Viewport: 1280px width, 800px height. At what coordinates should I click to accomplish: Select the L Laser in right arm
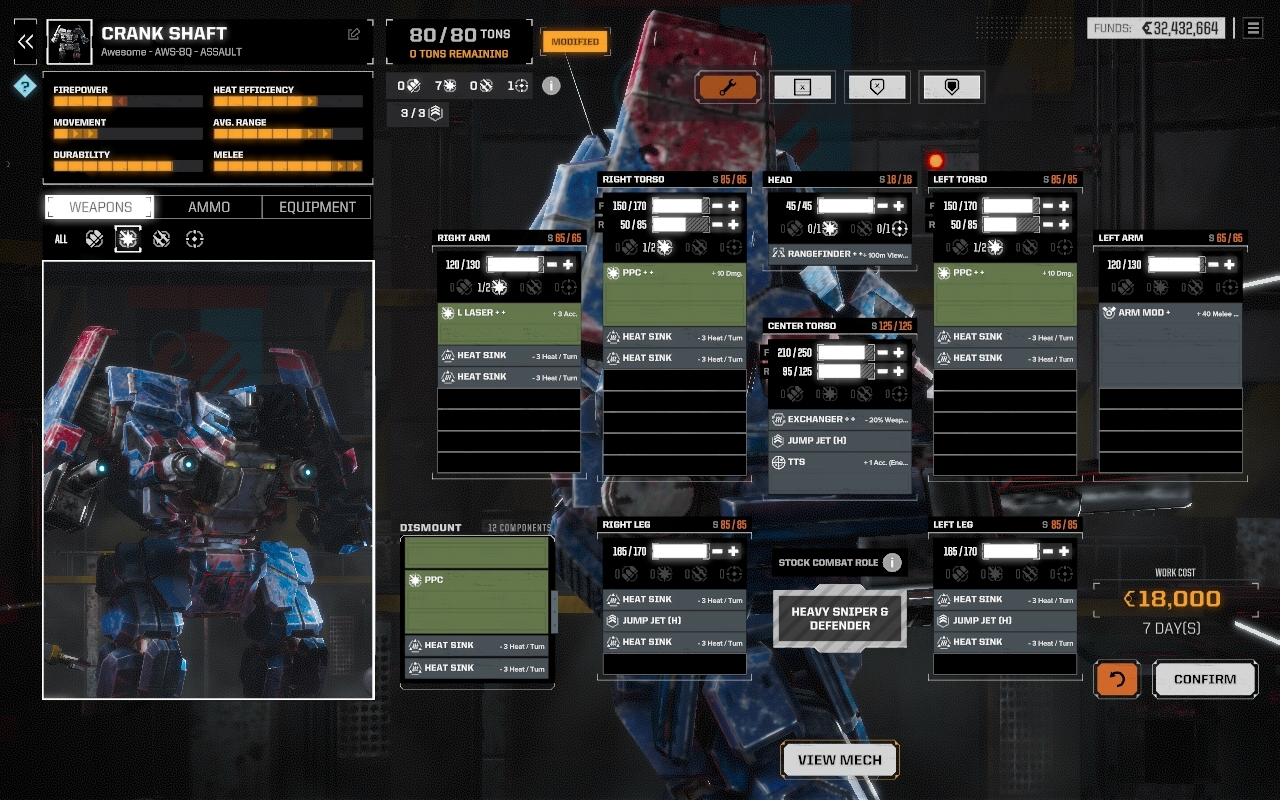(509, 313)
